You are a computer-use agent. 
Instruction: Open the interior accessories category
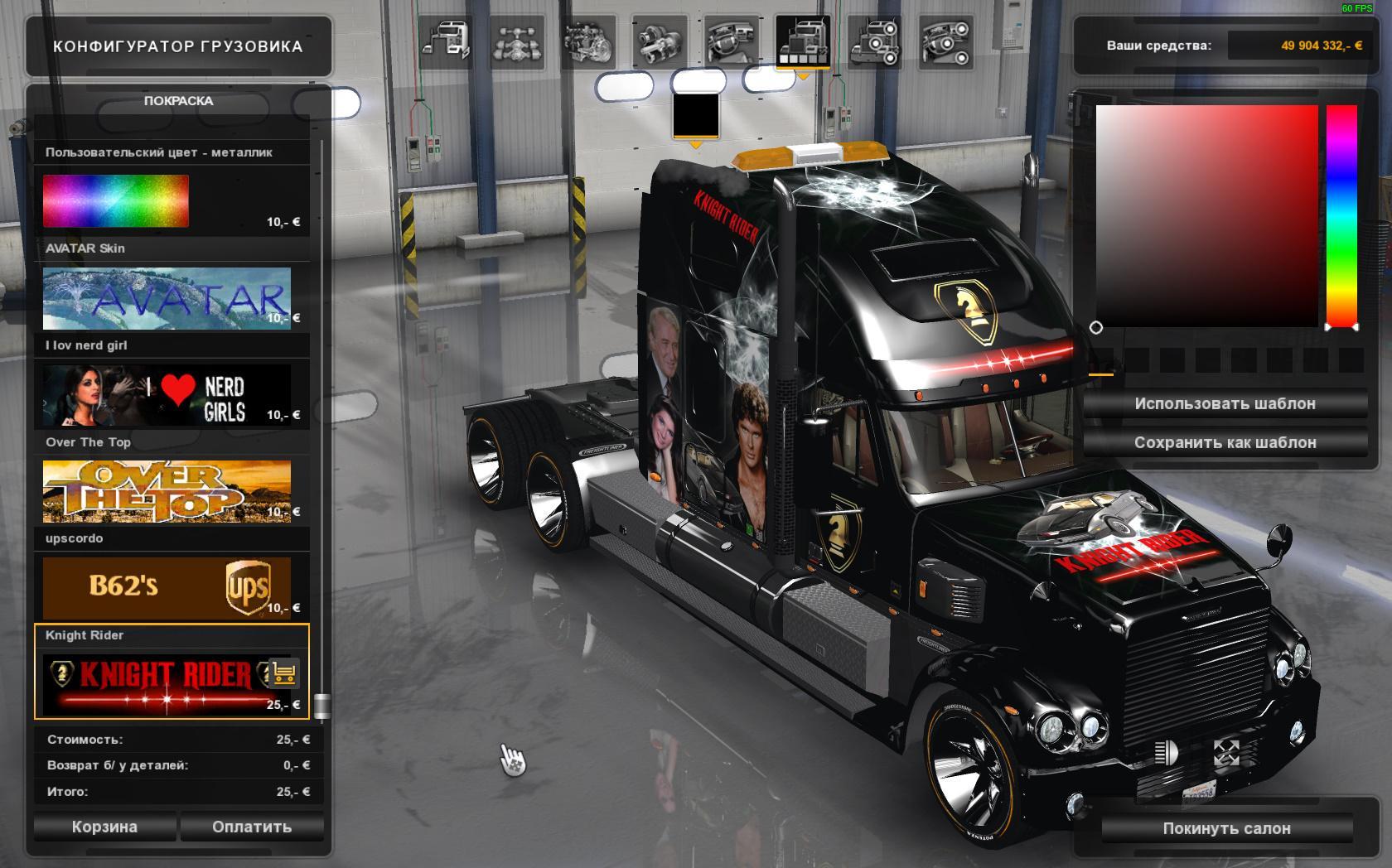(x=945, y=41)
